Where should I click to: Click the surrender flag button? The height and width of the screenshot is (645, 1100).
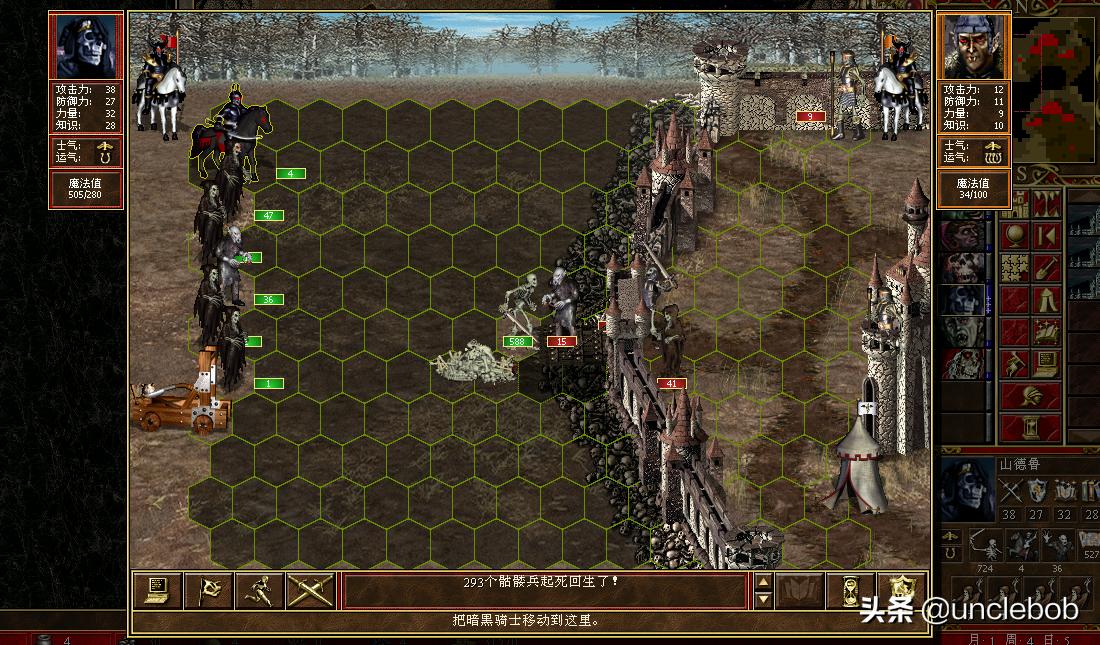[x=209, y=590]
